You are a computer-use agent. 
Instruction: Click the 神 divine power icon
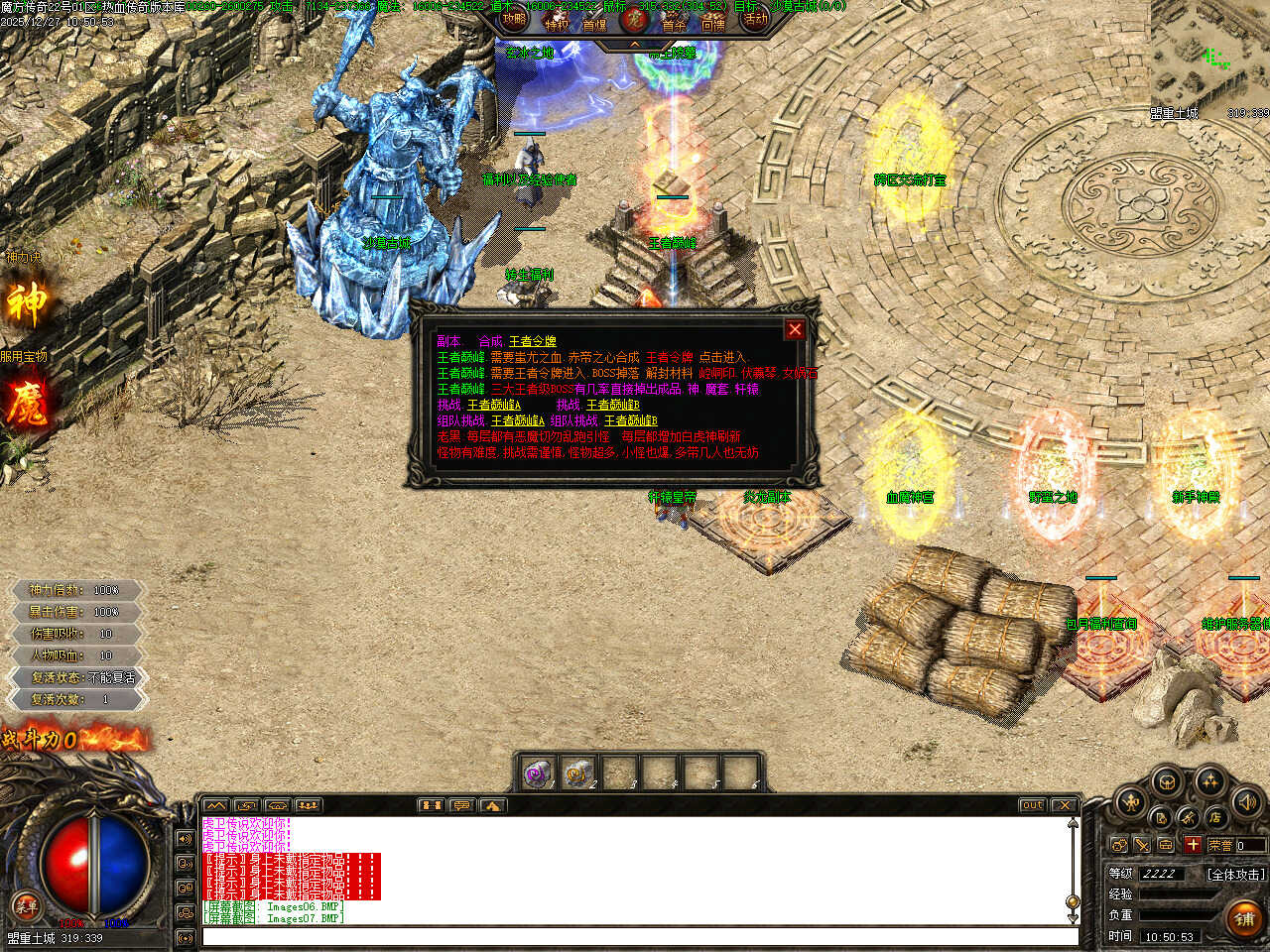click(27, 302)
